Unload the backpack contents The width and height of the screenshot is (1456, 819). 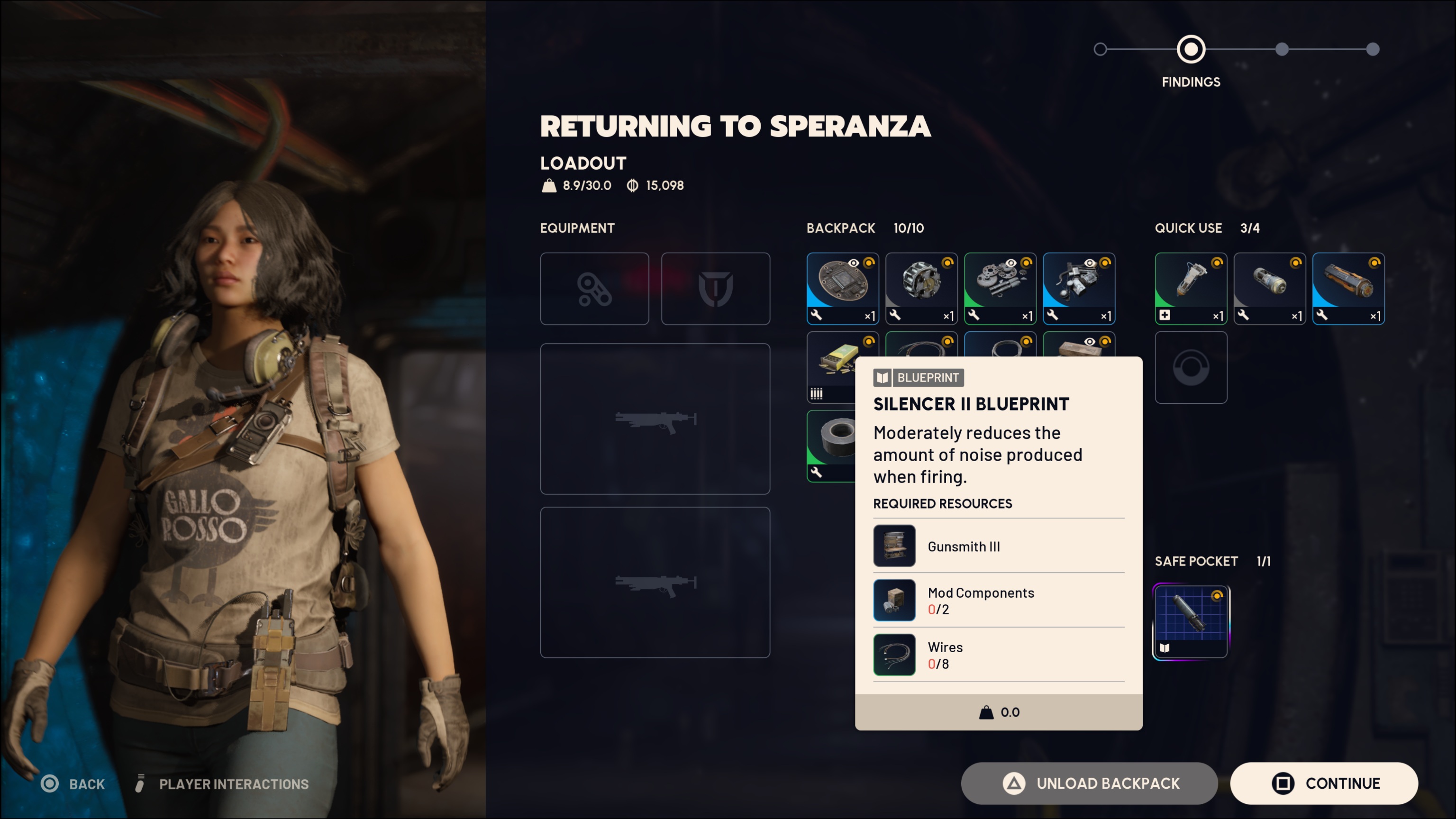click(1089, 783)
